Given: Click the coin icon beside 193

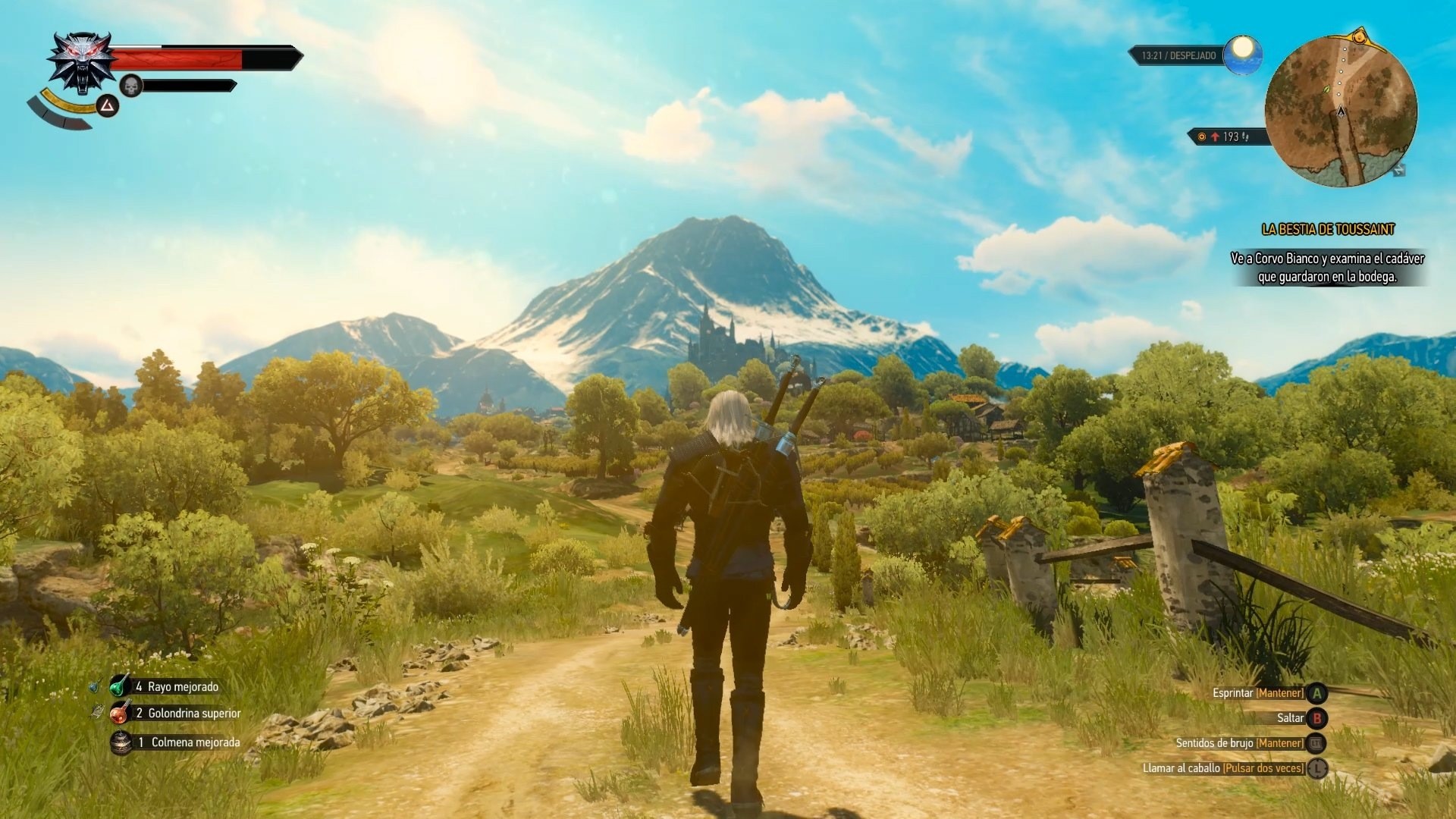Looking at the screenshot, I should click(x=1202, y=137).
